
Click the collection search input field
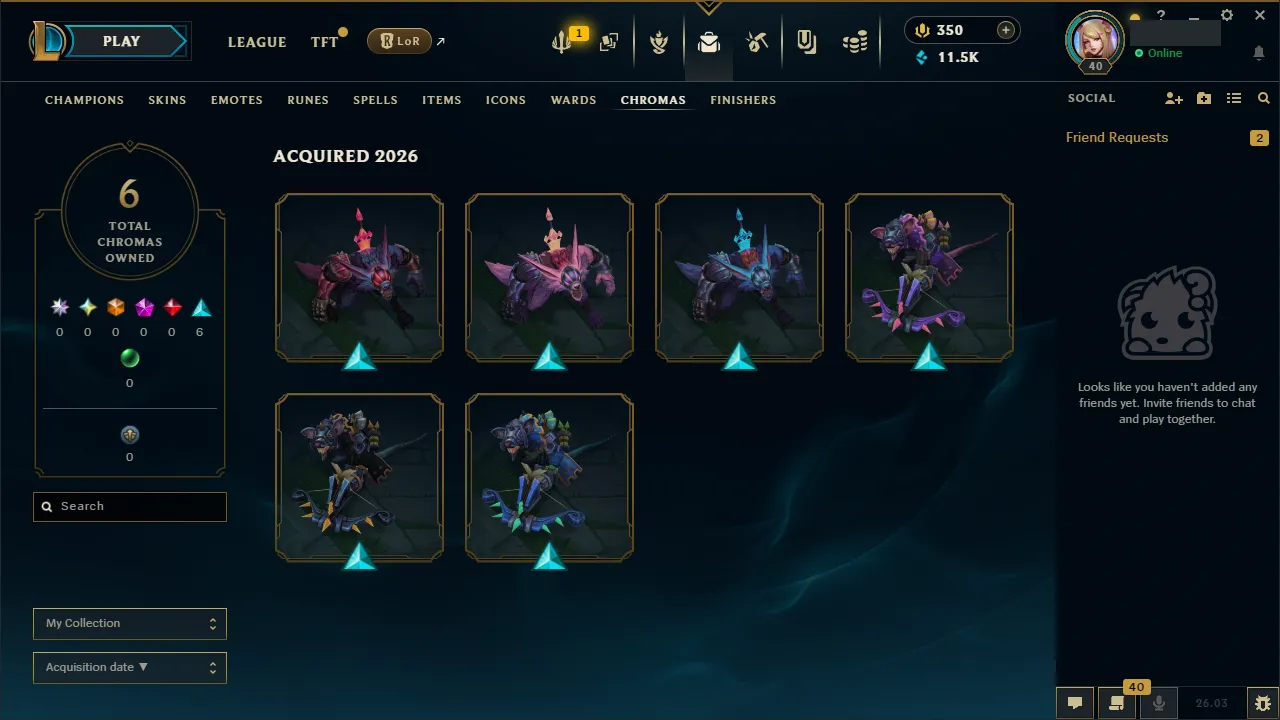(x=129, y=507)
